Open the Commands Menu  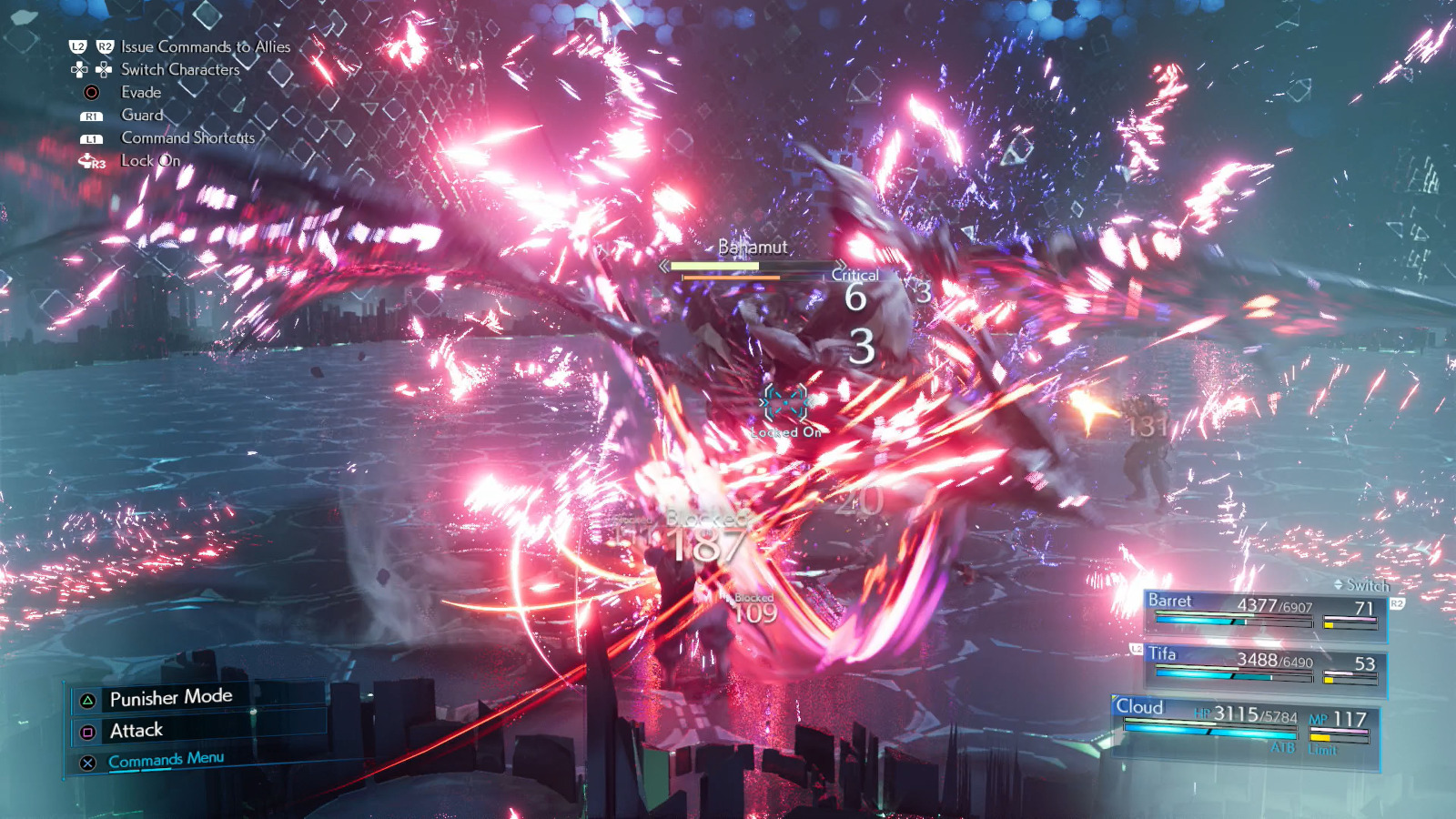[166, 760]
